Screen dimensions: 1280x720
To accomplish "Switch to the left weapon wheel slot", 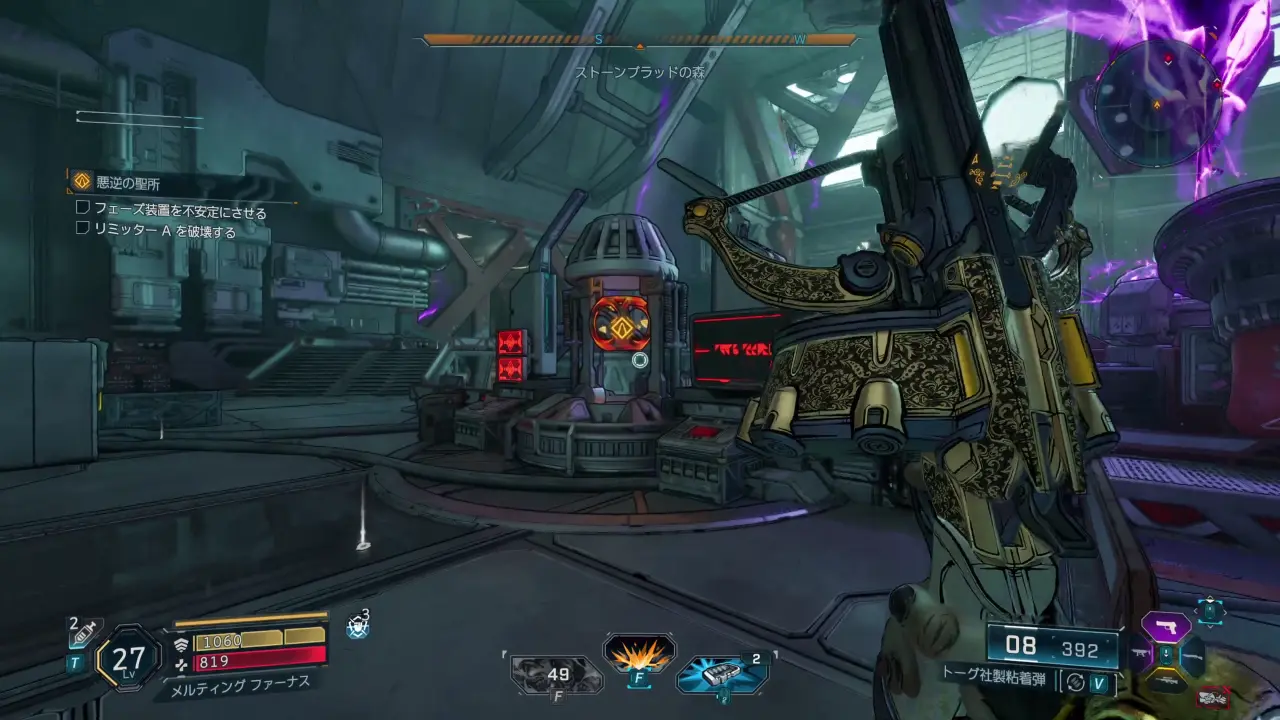I will [x=1141, y=654].
